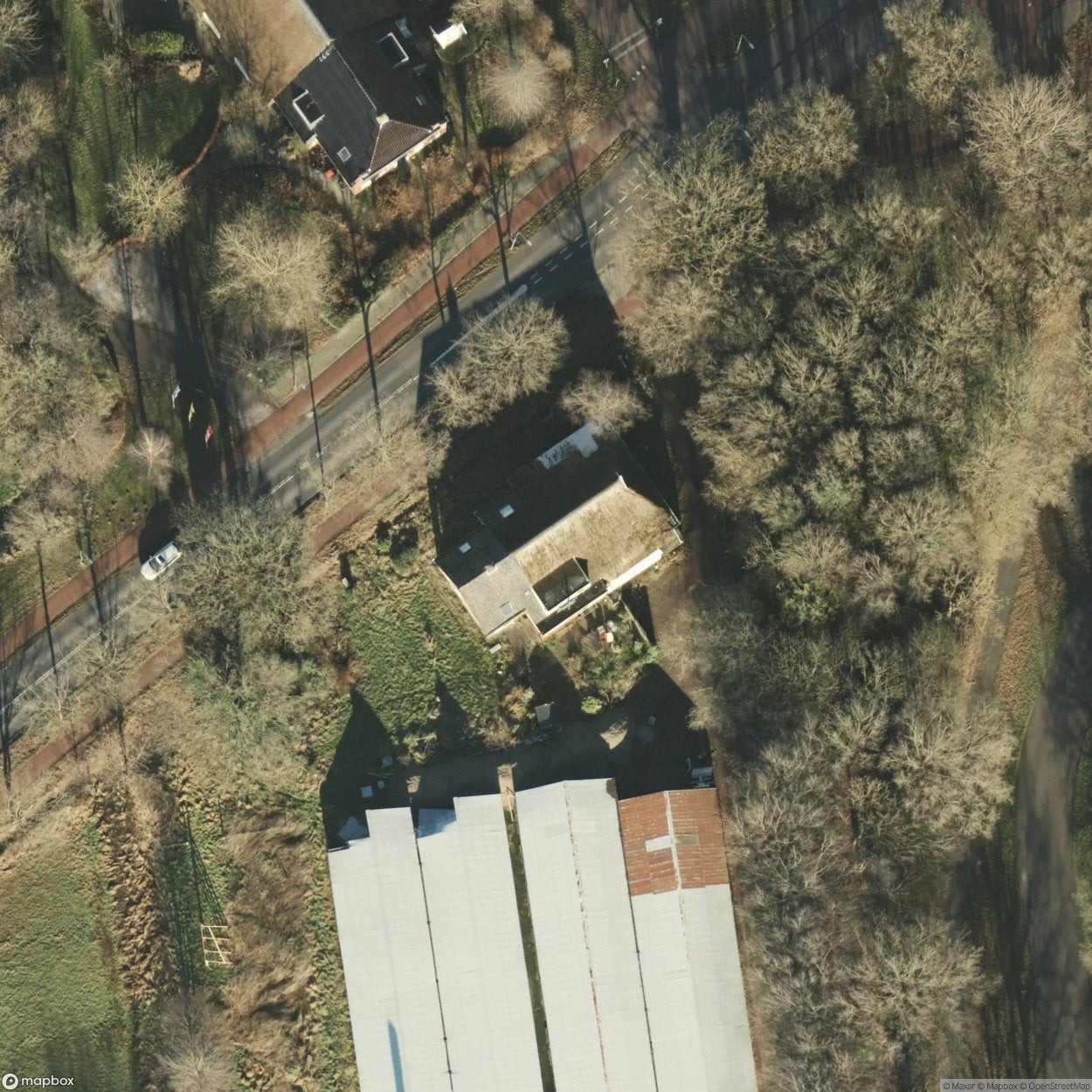Click the Mapbox logo
The width and height of the screenshot is (1092, 1092).
point(39,1081)
